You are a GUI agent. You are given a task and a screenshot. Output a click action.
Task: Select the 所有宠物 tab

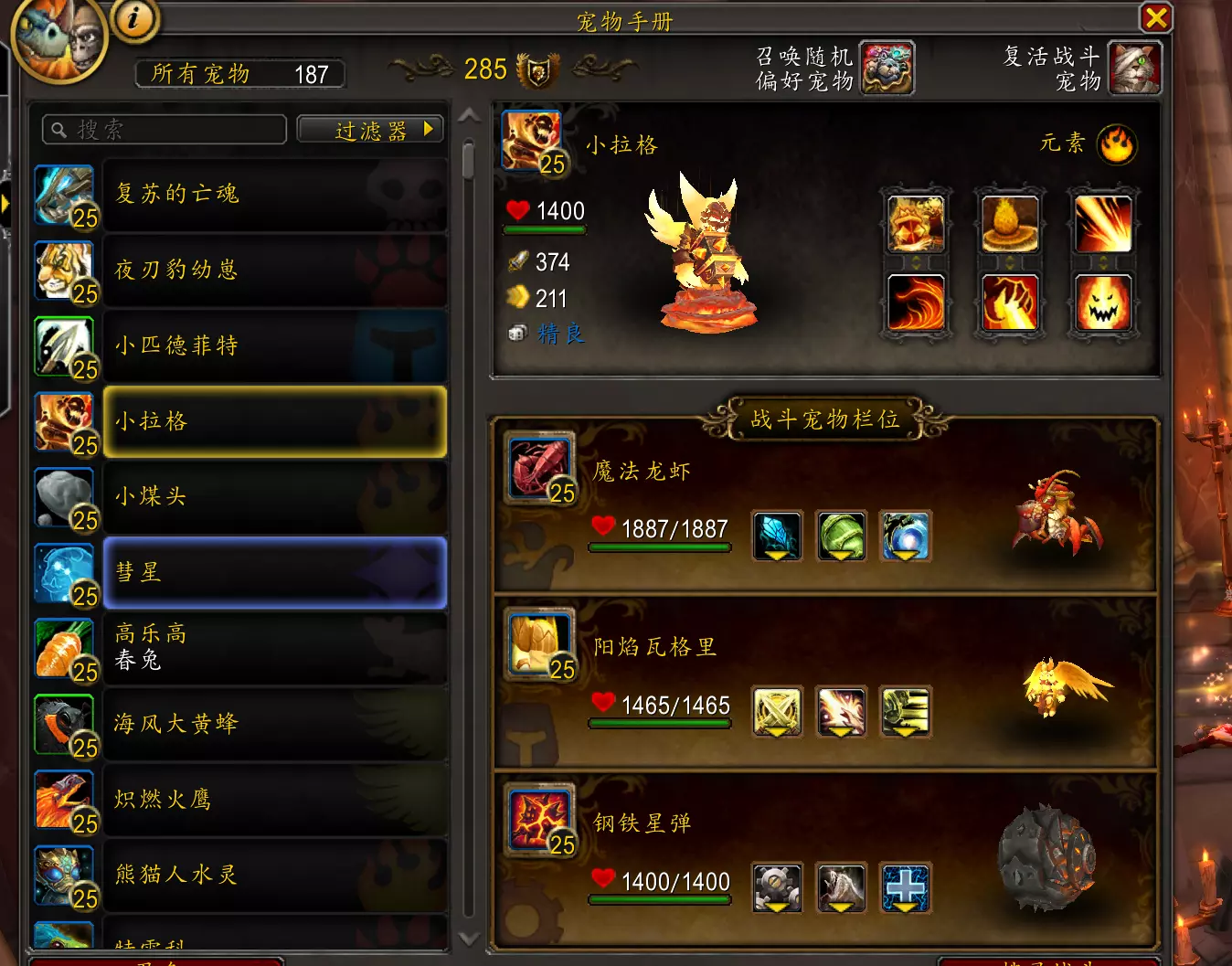pyautogui.click(x=239, y=74)
